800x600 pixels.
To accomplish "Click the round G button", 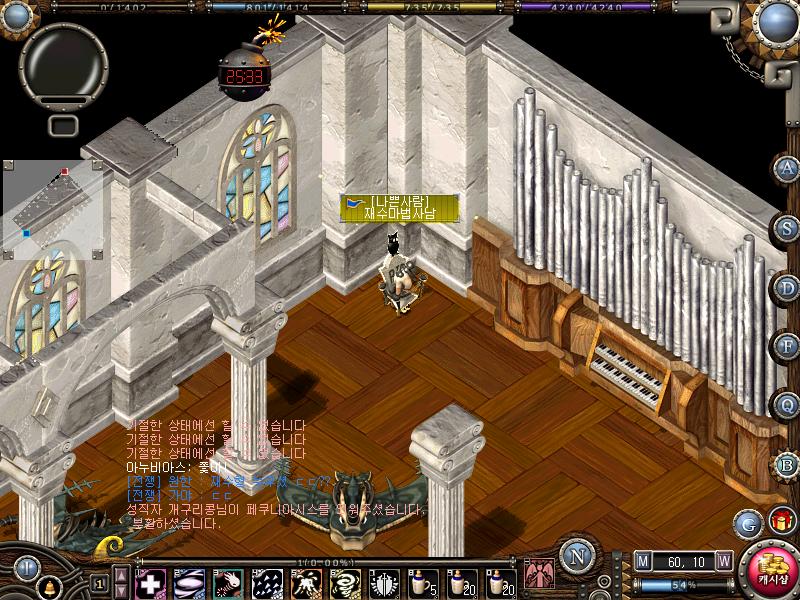I will pyautogui.click(x=747, y=522).
